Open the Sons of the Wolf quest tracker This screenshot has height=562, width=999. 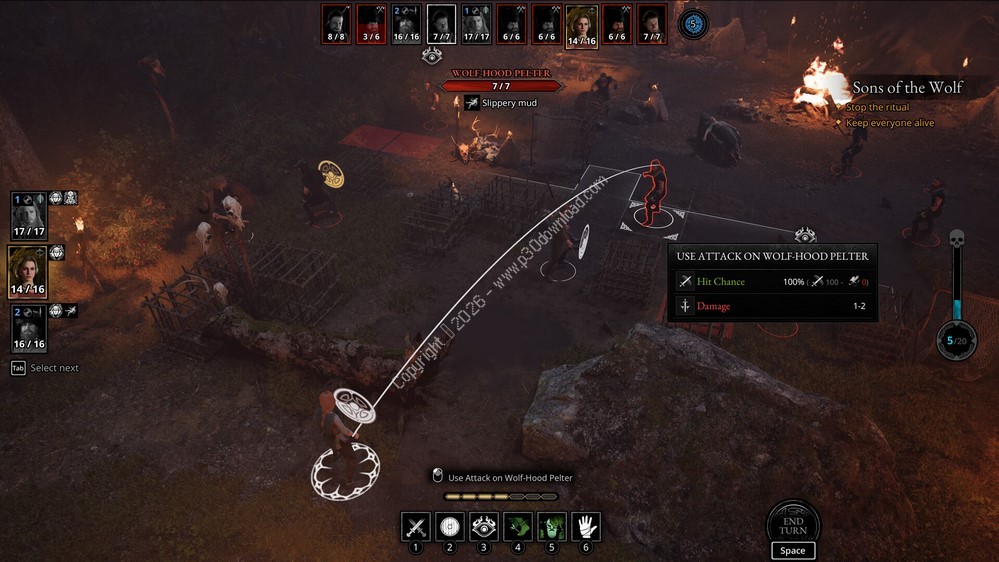pyautogui.click(x=906, y=88)
